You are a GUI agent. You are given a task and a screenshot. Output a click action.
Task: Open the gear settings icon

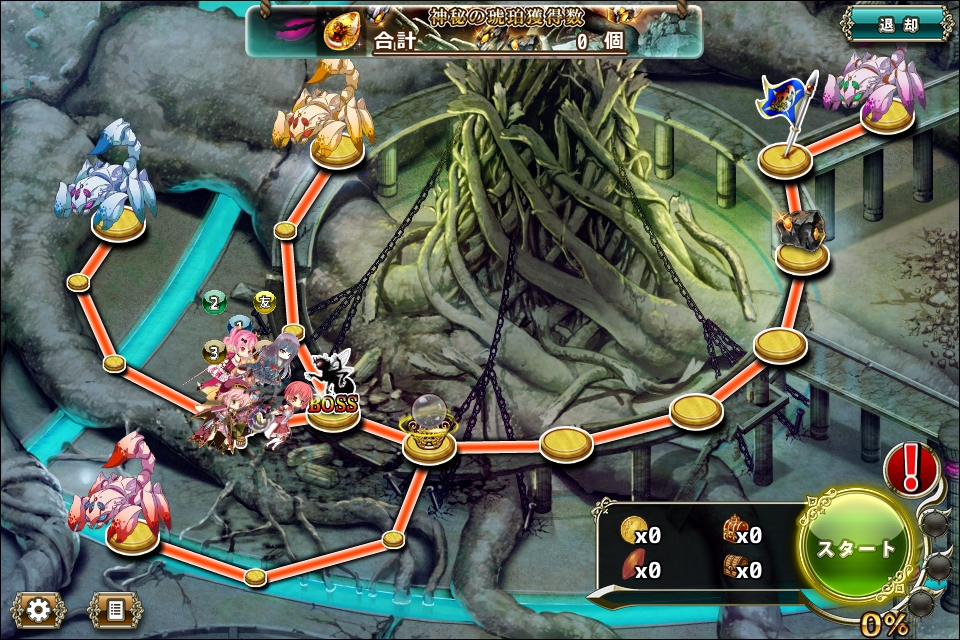coord(38,608)
